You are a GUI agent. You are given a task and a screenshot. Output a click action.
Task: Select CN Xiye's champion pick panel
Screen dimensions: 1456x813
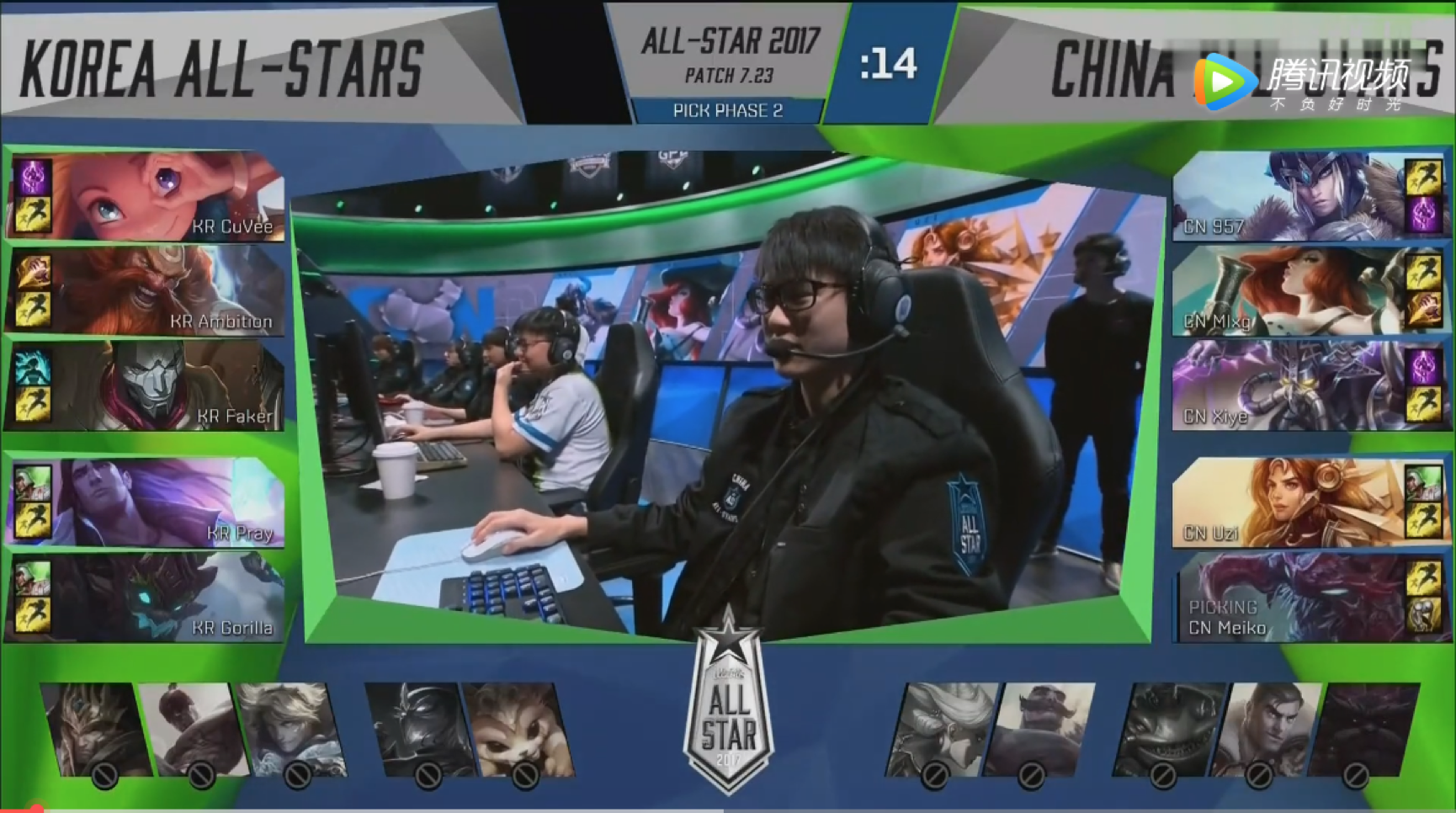[1309, 386]
